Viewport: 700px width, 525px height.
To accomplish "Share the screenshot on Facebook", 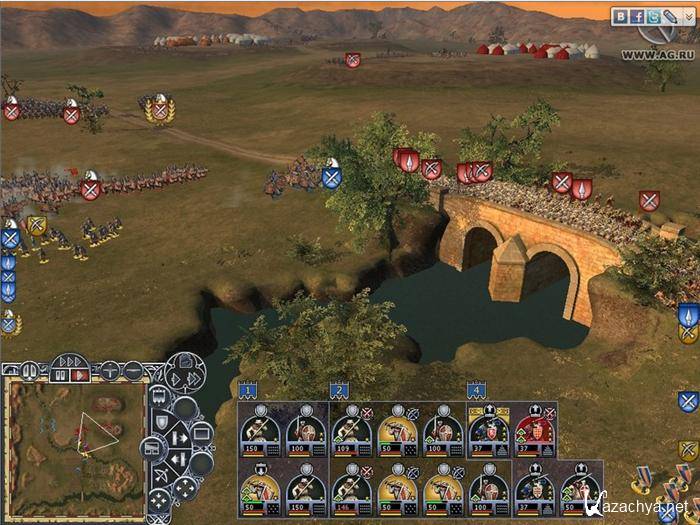I will click(x=639, y=16).
